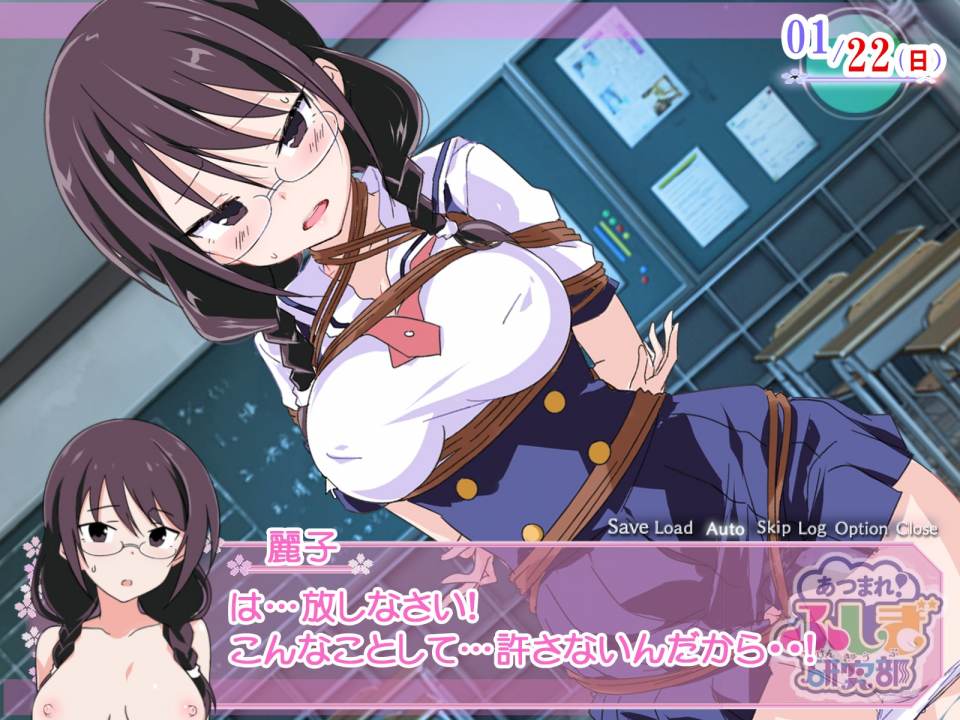Activate Skip mode
This screenshot has height=720, width=960.
coord(773,528)
